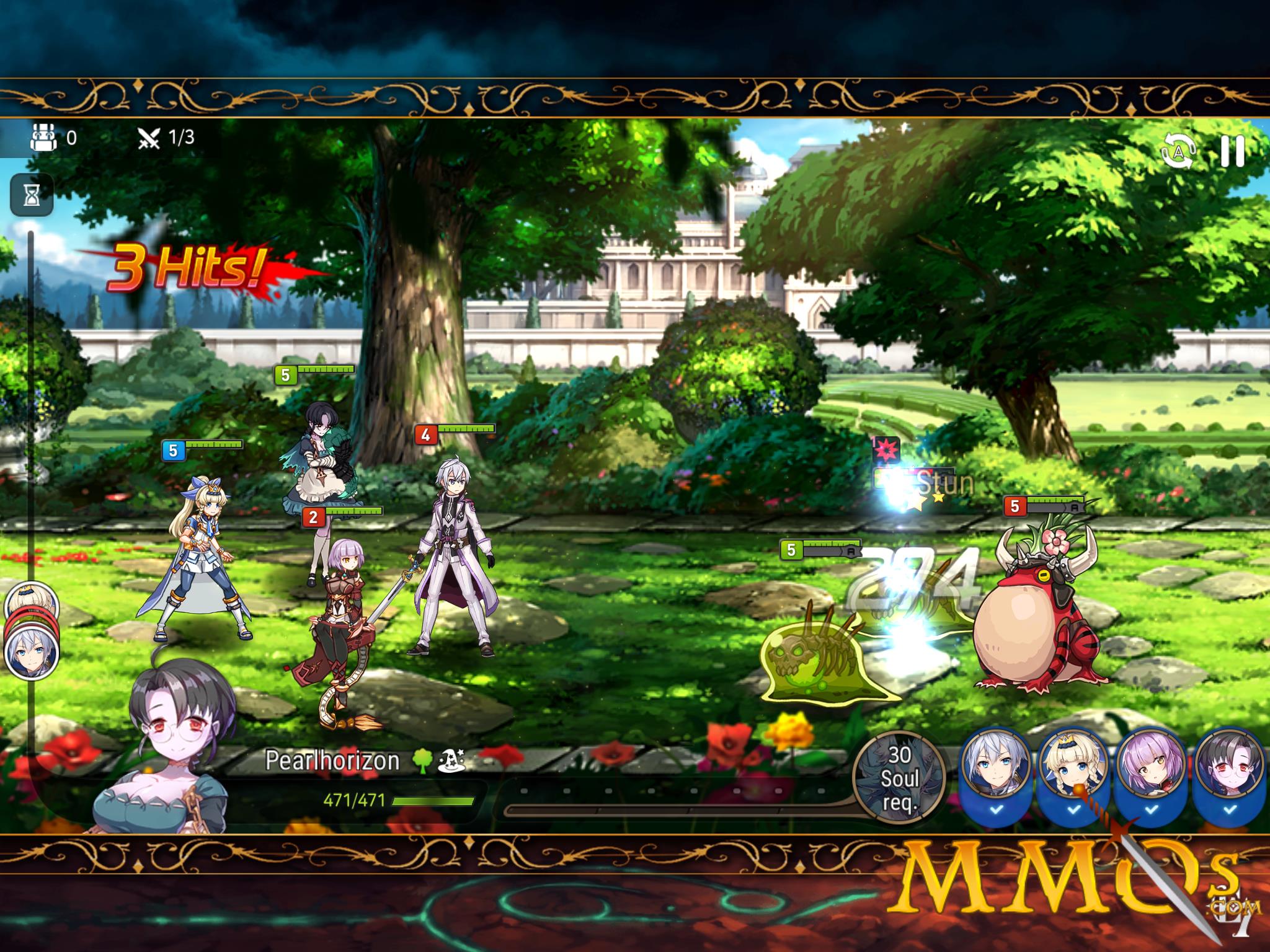The width and height of the screenshot is (1270, 952).
Task: Click the wizard hat class icon
Action: (x=451, y=760)
